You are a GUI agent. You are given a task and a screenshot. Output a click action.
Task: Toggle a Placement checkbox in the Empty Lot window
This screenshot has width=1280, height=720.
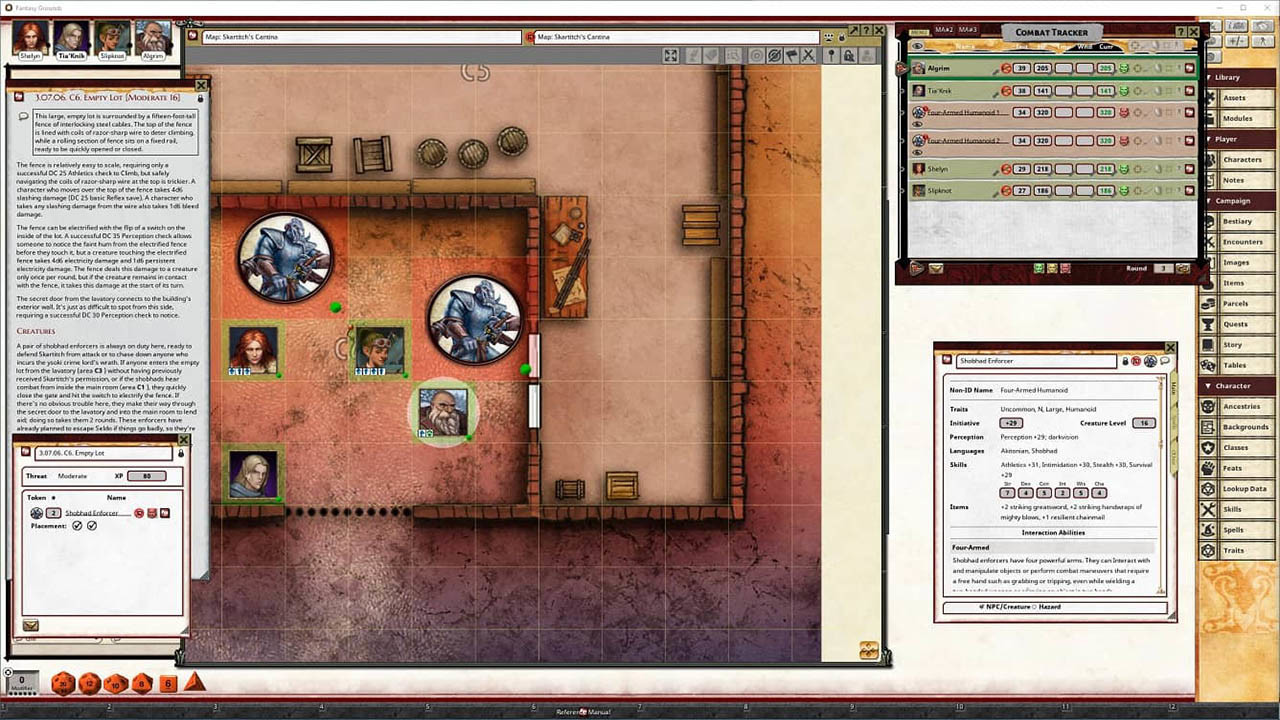77,525
